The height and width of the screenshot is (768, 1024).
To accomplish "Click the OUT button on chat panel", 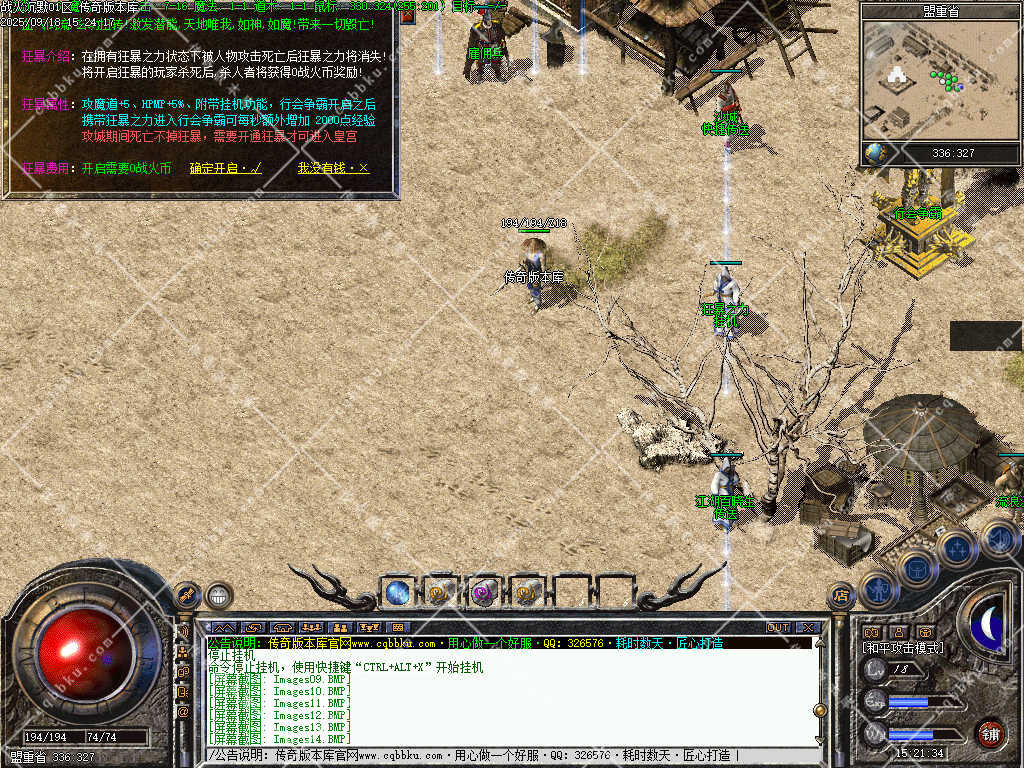I will [778, 627].
